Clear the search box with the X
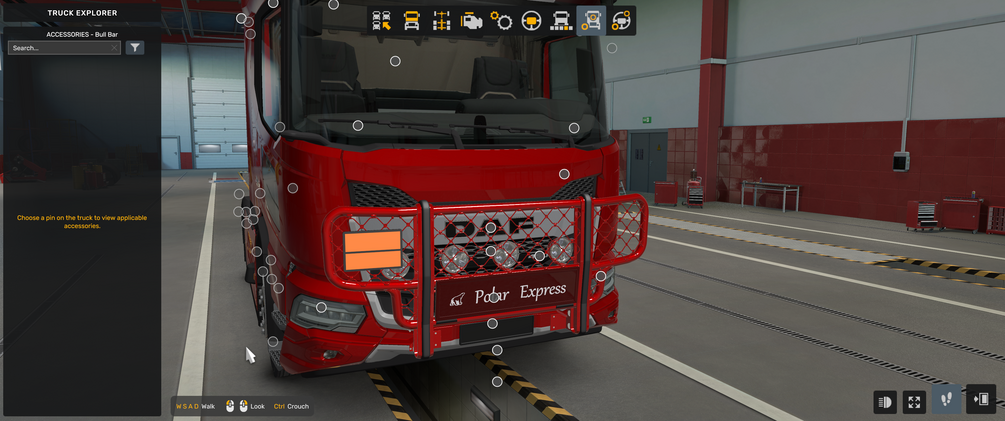Image resolution: width=1005 pixels, height=421 pixels. tap(115, 47)
